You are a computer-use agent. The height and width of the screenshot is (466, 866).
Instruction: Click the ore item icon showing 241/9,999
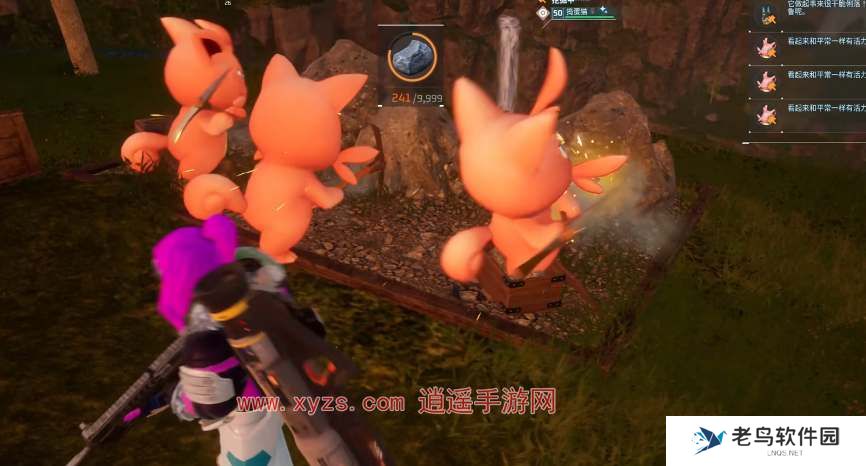tap(410, 57)
